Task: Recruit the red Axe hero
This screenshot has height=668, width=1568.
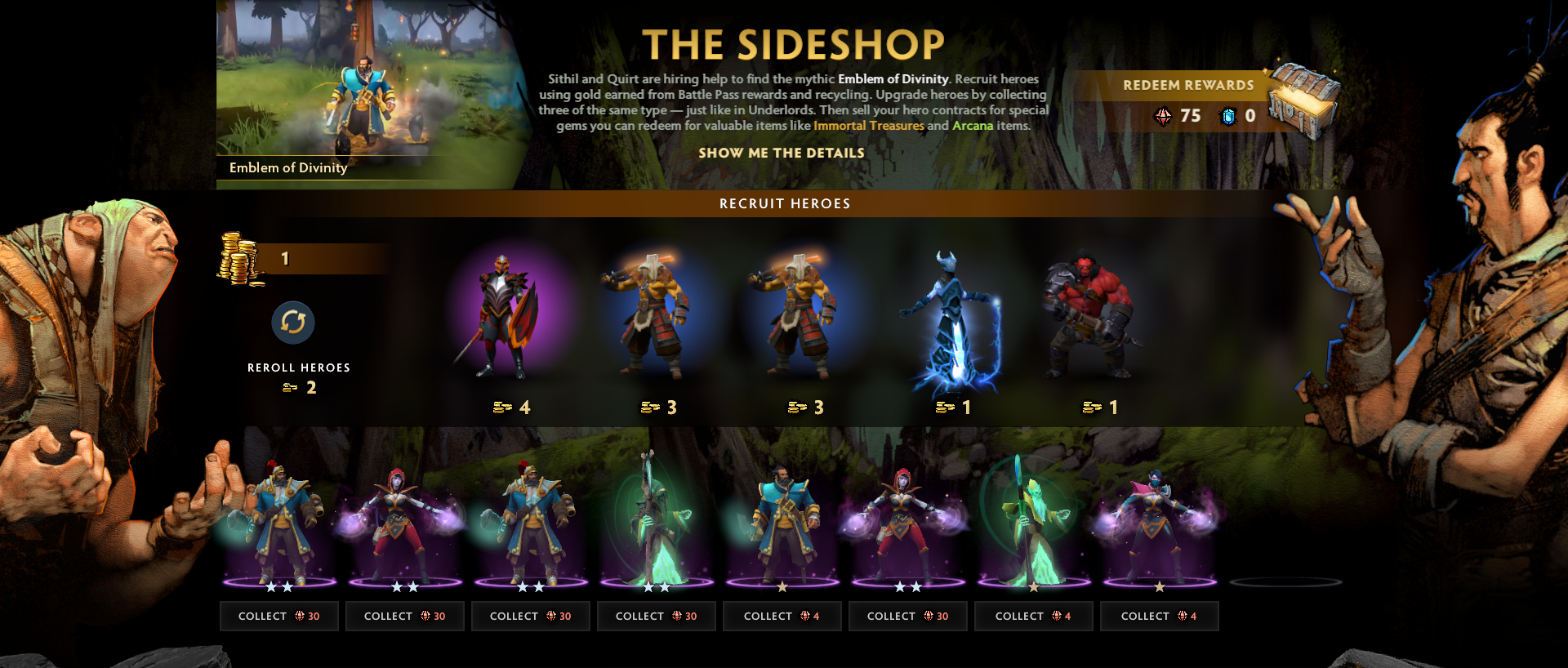Action: 1089,318
